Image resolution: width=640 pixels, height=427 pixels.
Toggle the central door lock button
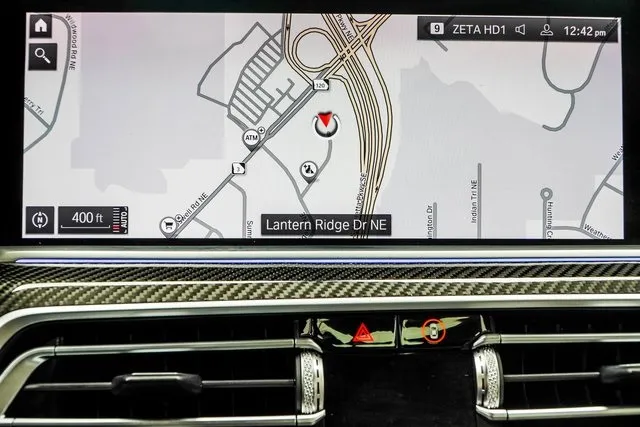pos(432,329)
